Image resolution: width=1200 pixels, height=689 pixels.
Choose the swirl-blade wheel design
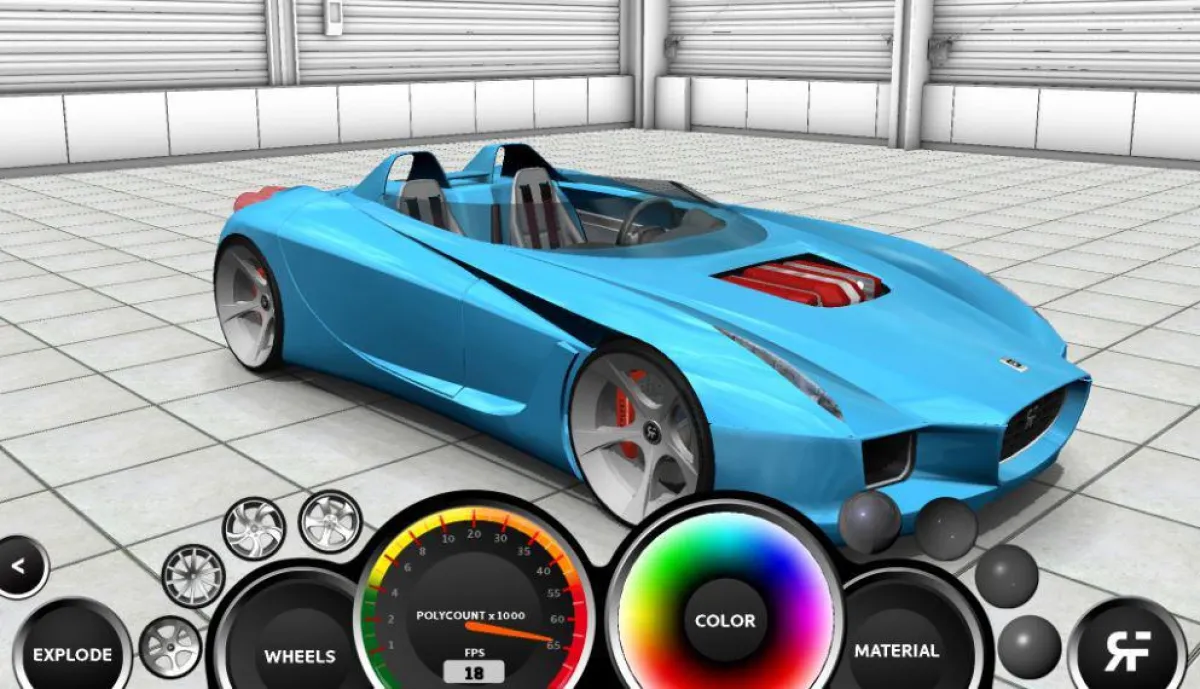coord(253,527)
